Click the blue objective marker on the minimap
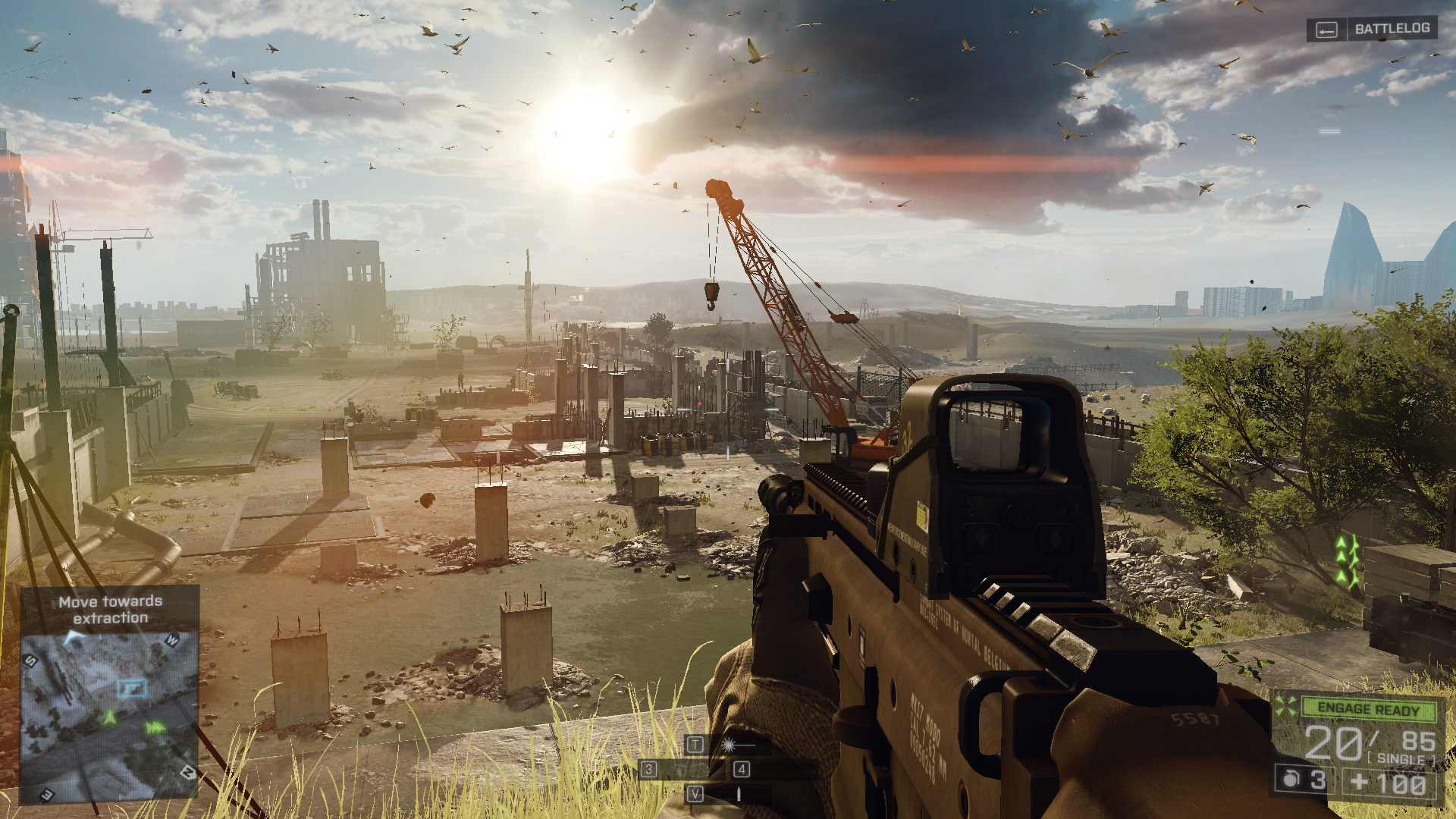This screenshot has width=1456, height=819. pos(132,688)
